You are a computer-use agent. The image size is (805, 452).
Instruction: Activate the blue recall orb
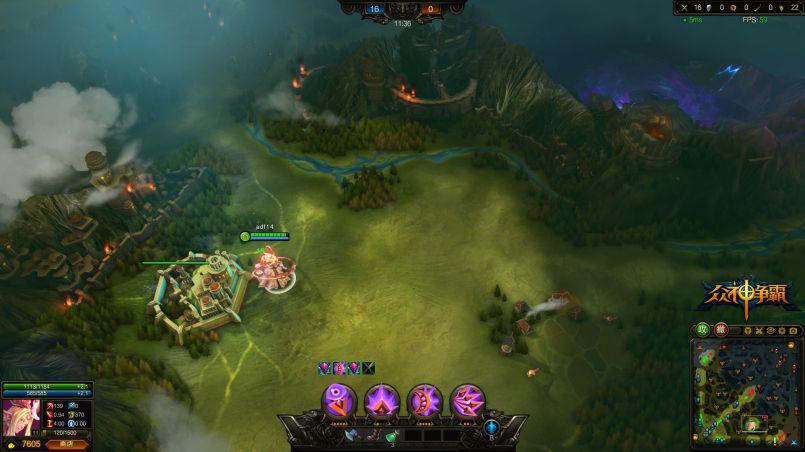coord(491,427)
